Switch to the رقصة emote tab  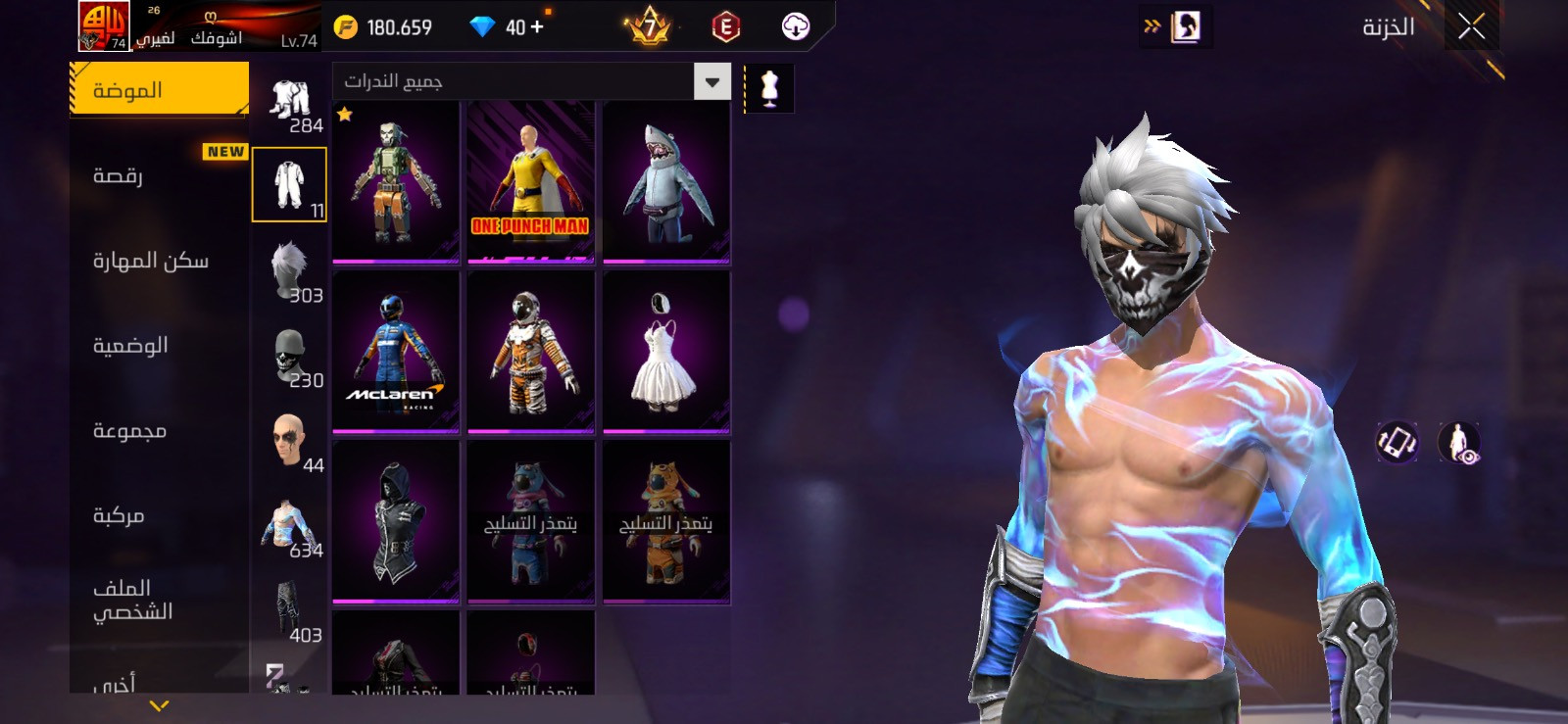[119, 175]
